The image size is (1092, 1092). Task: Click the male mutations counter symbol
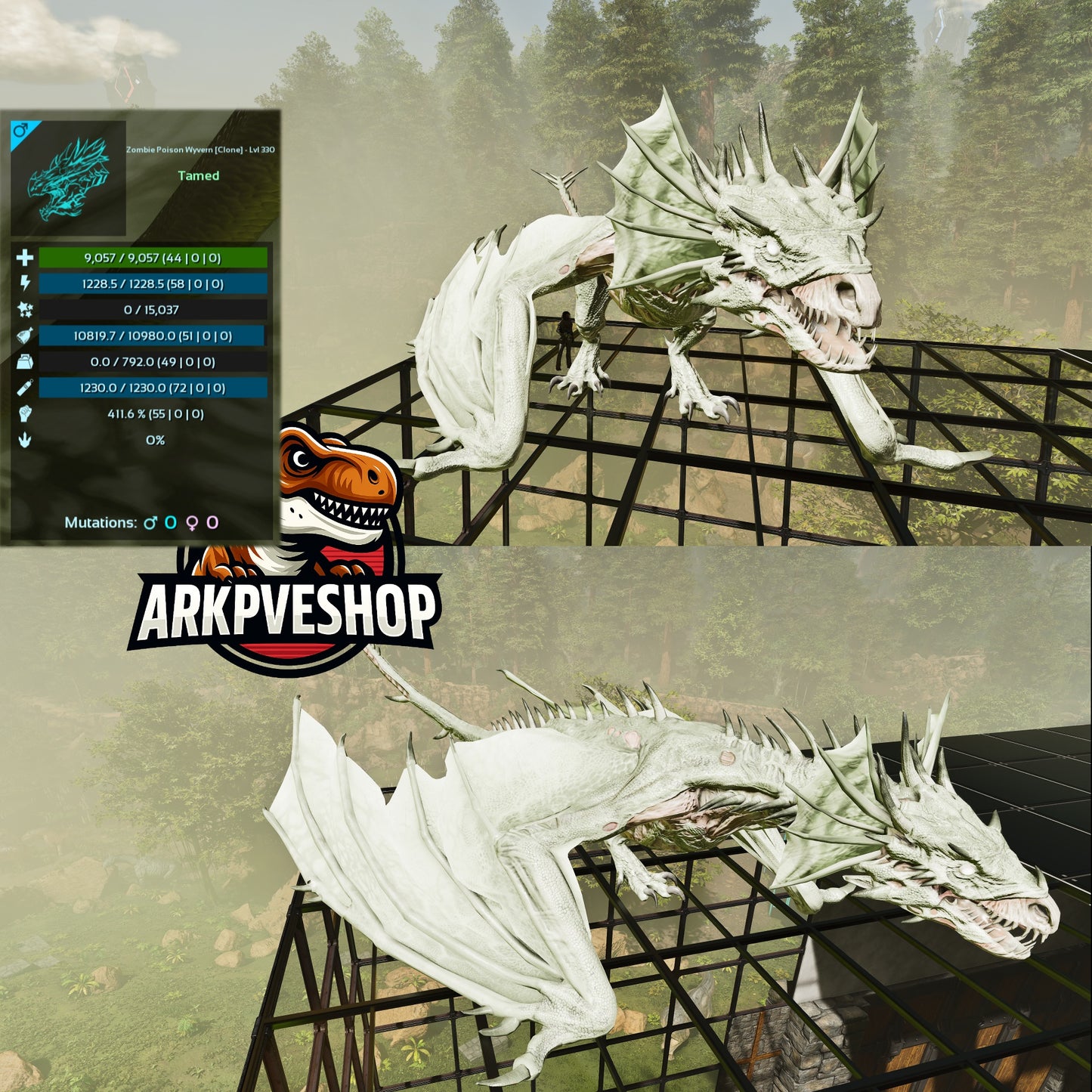pyautogui.click(x=150, y=521)
